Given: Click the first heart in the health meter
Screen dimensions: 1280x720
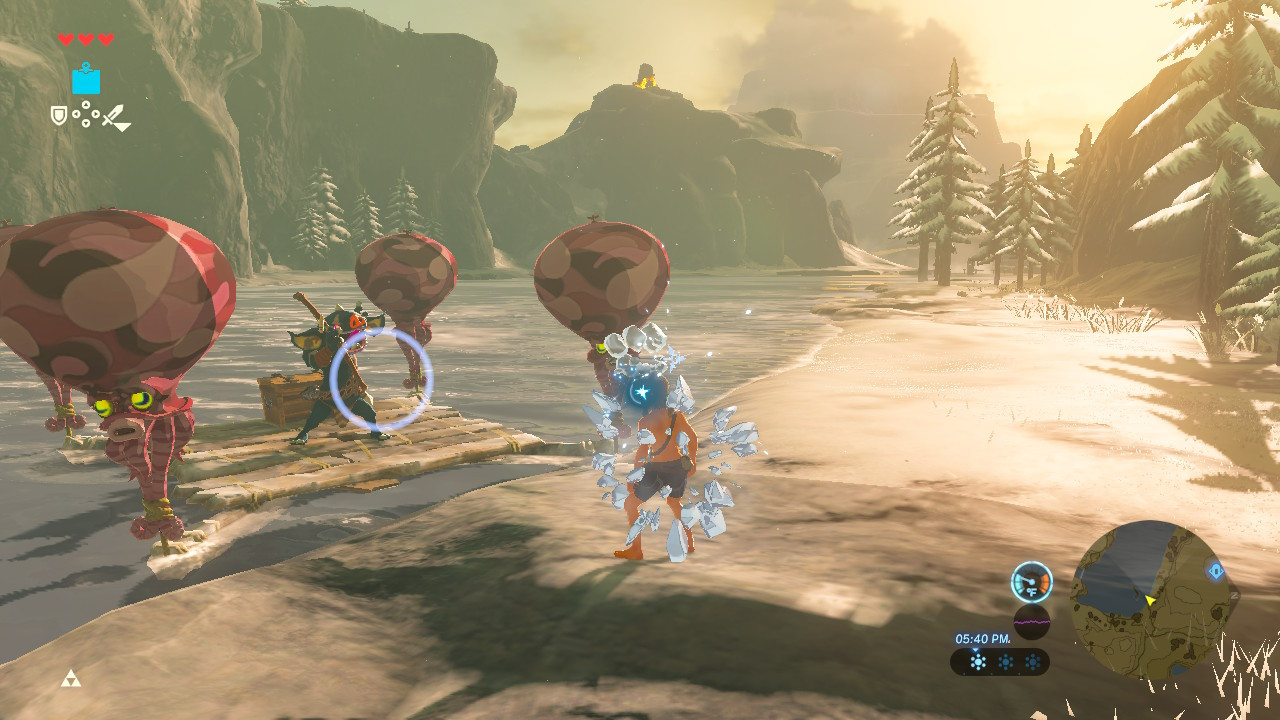Looking at the screenshot, I should (66, 38).
